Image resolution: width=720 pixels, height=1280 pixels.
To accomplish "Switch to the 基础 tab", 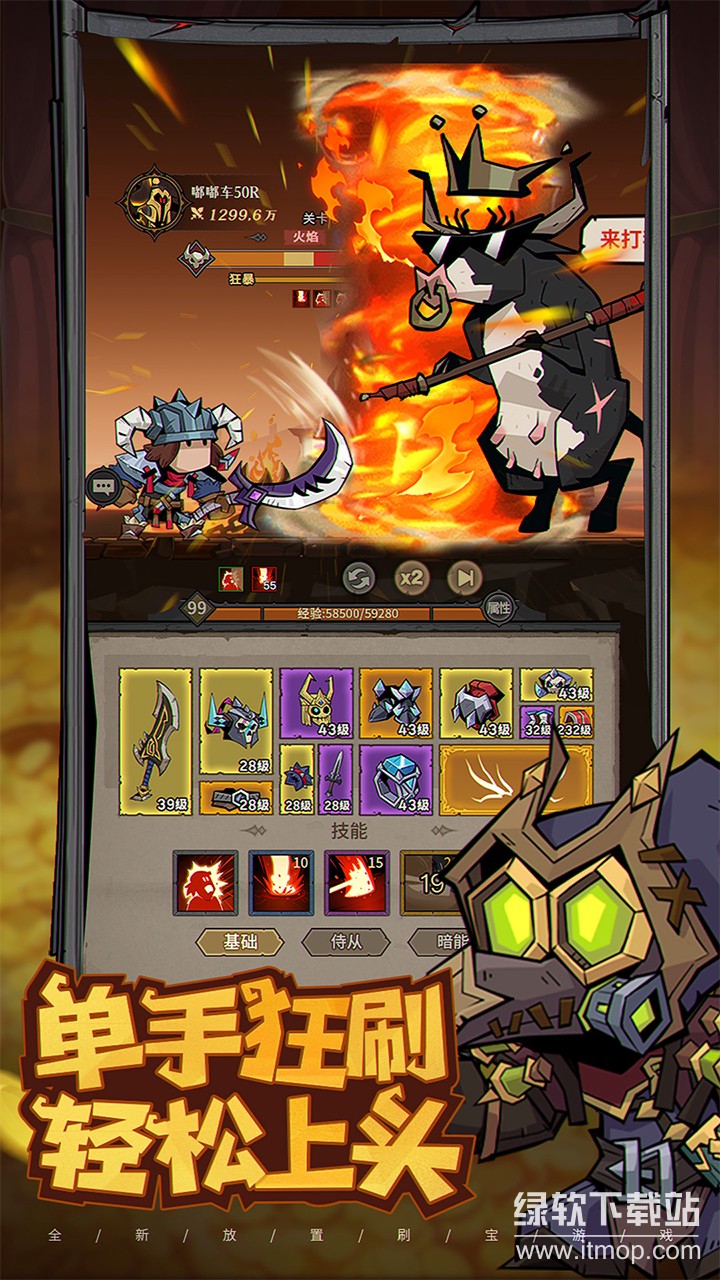I will 239,941.
